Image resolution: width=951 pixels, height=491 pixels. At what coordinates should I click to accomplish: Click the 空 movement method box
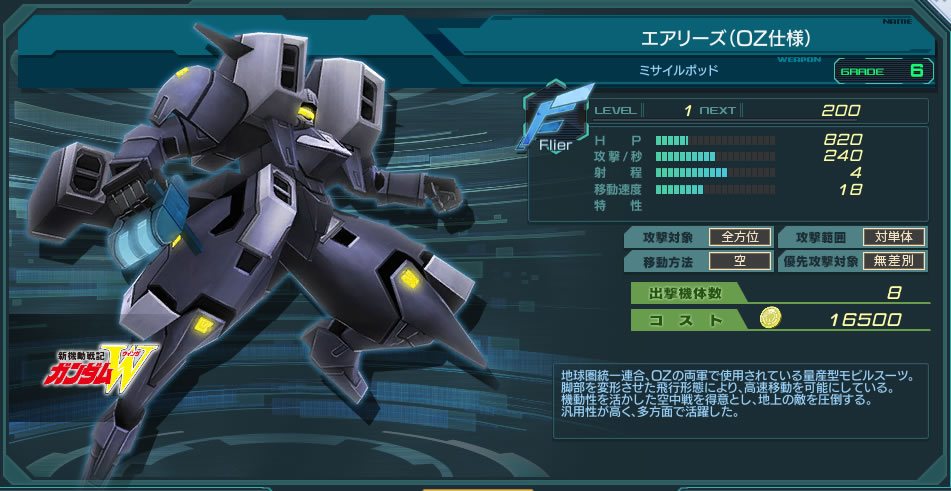point(739,261)
